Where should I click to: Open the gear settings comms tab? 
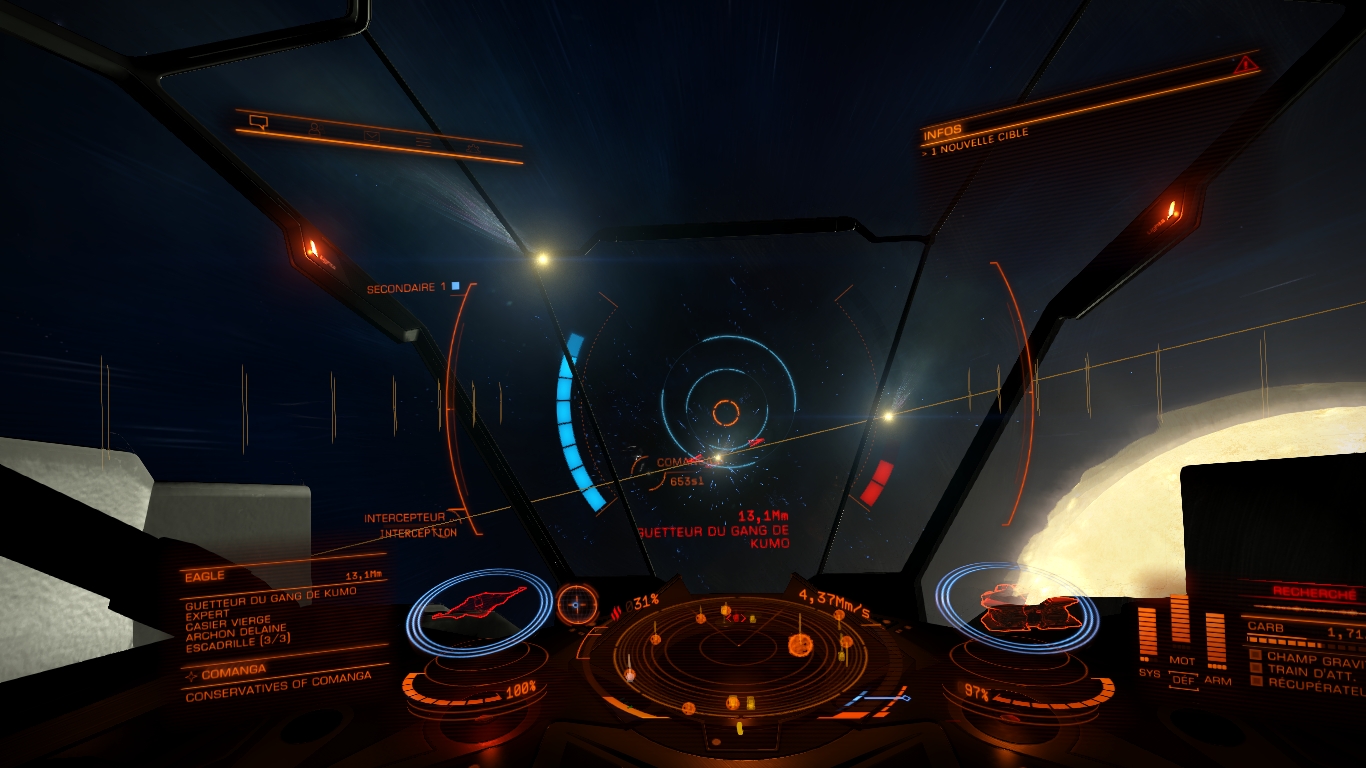(474, 148)
